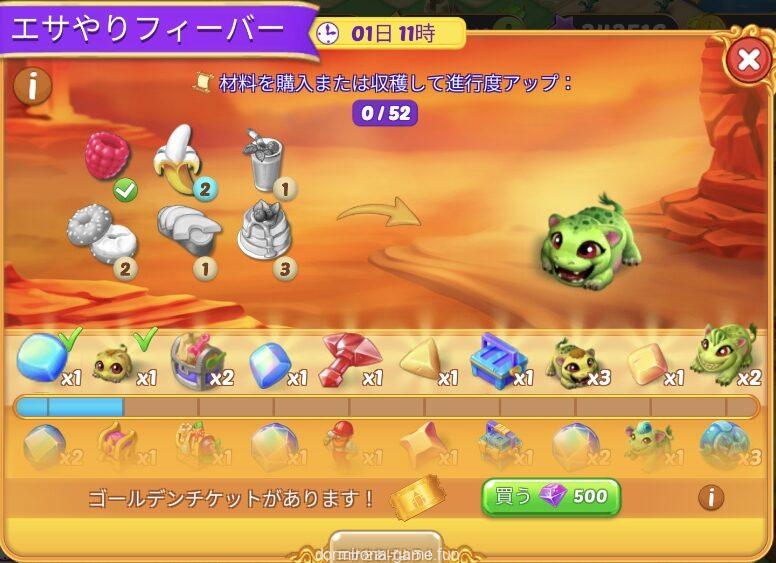The height and width of the screenshot is (563, 776).
Task: Select the banana ingredient
Action: (x=178, y=160)
